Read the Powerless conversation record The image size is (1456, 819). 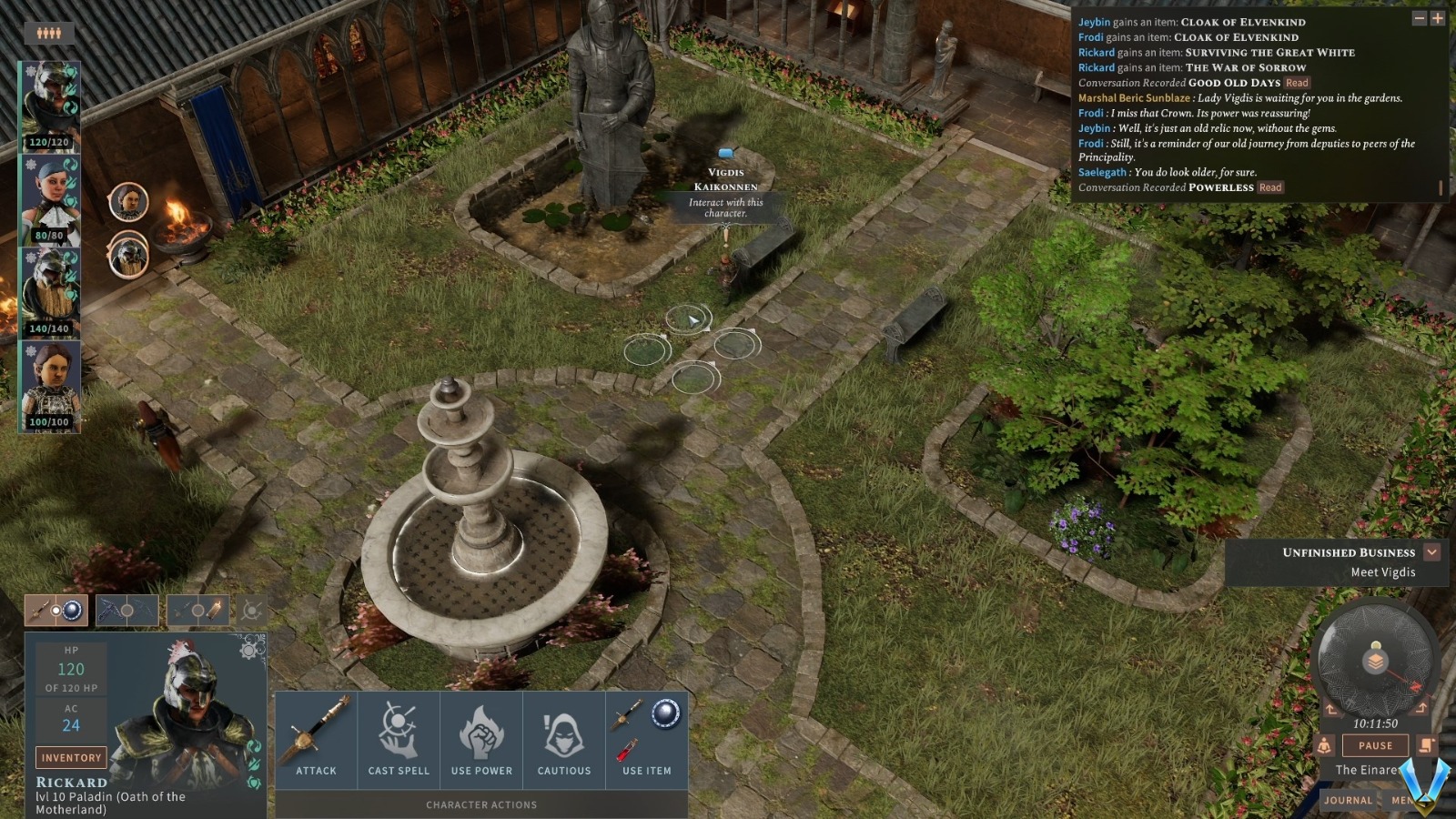pos(1270,187)
